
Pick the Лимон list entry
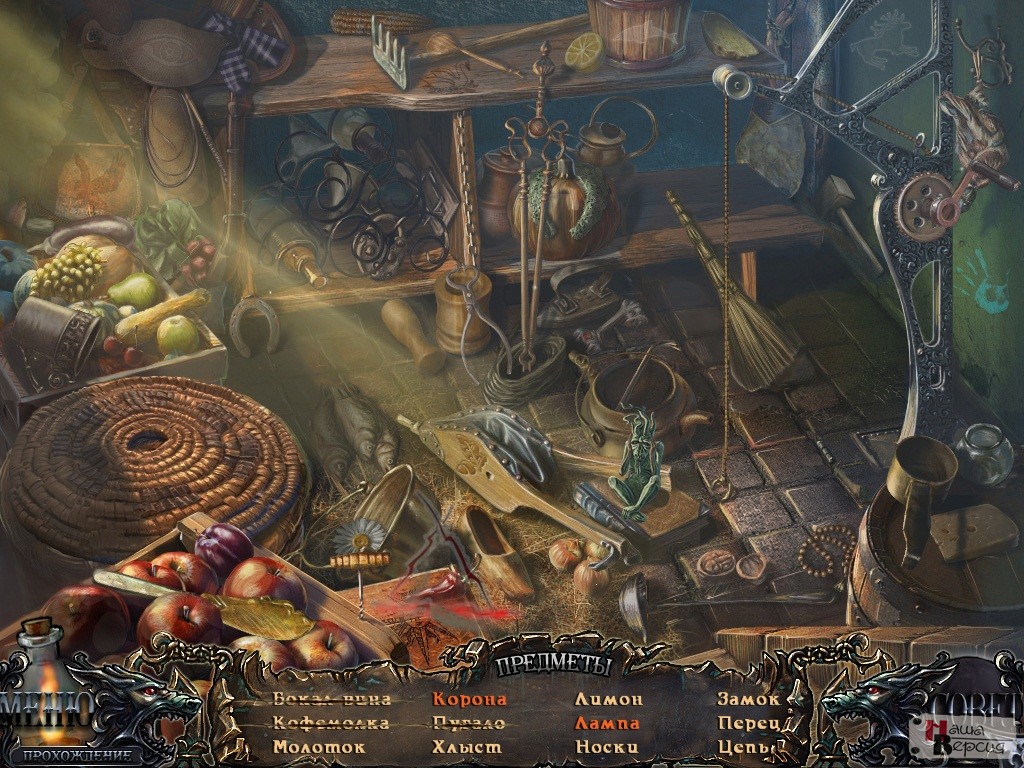[x=608, y=700]
